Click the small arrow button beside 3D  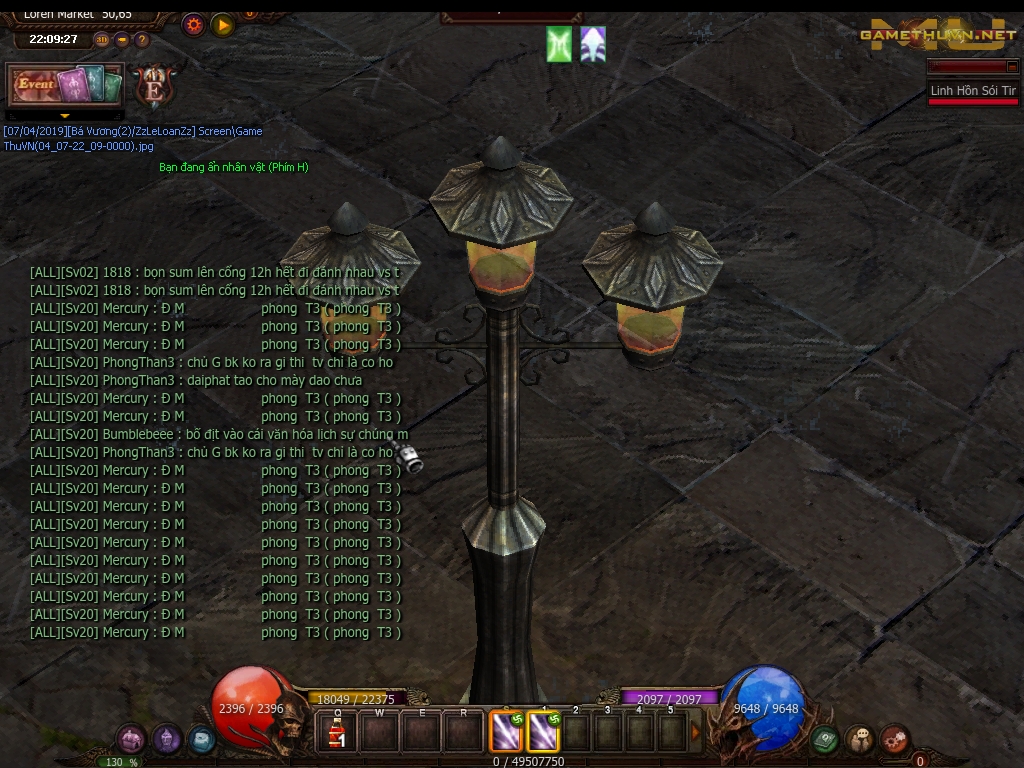(122, 40)
